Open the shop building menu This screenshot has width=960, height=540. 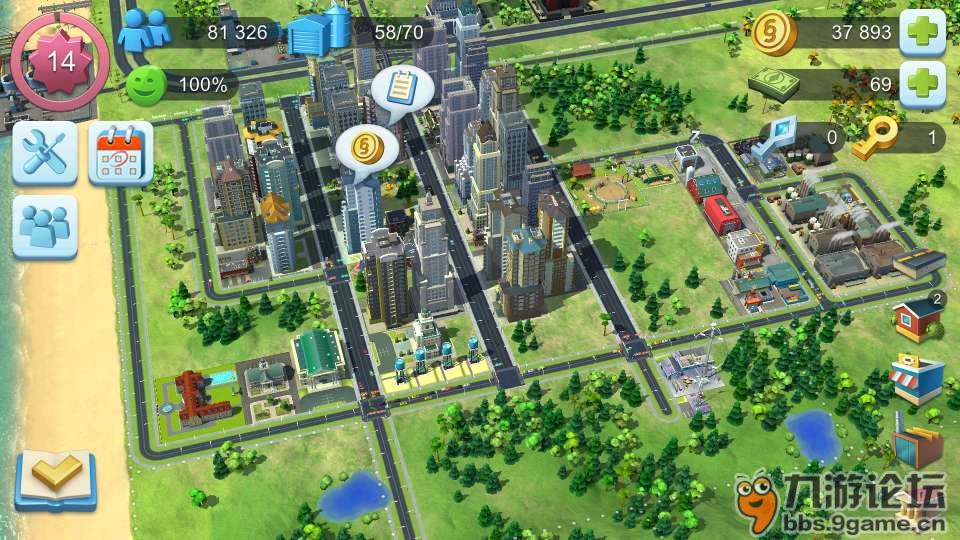coord(915,380)
